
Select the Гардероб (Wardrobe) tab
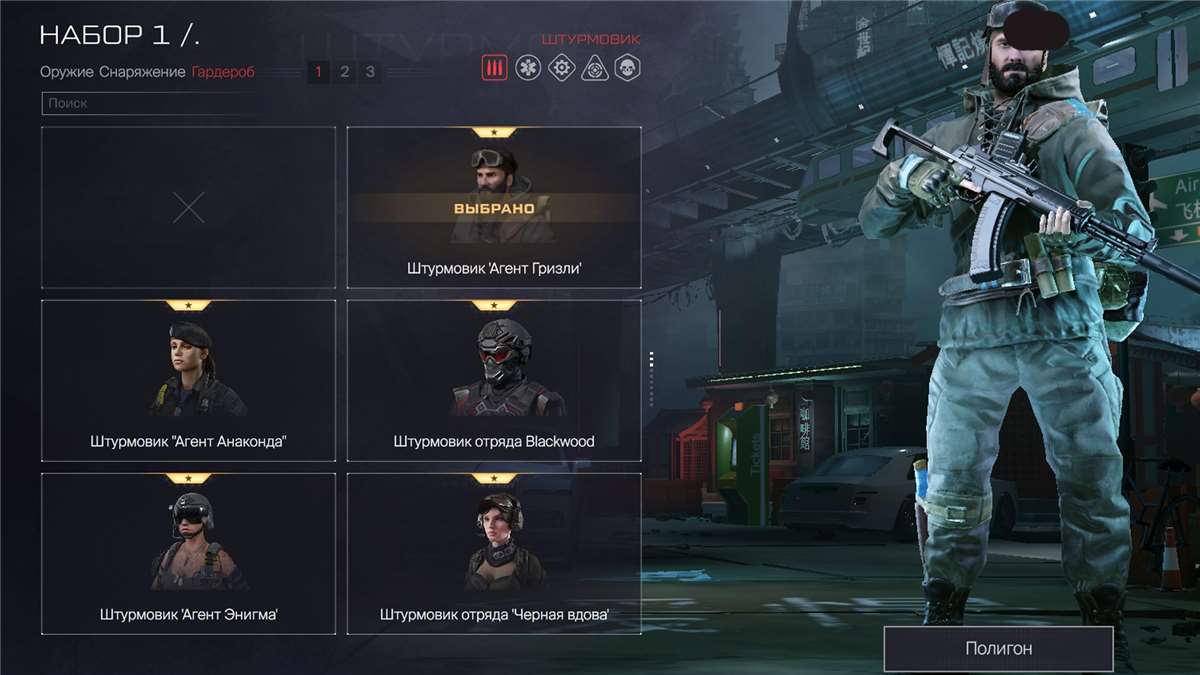point(223,72)
